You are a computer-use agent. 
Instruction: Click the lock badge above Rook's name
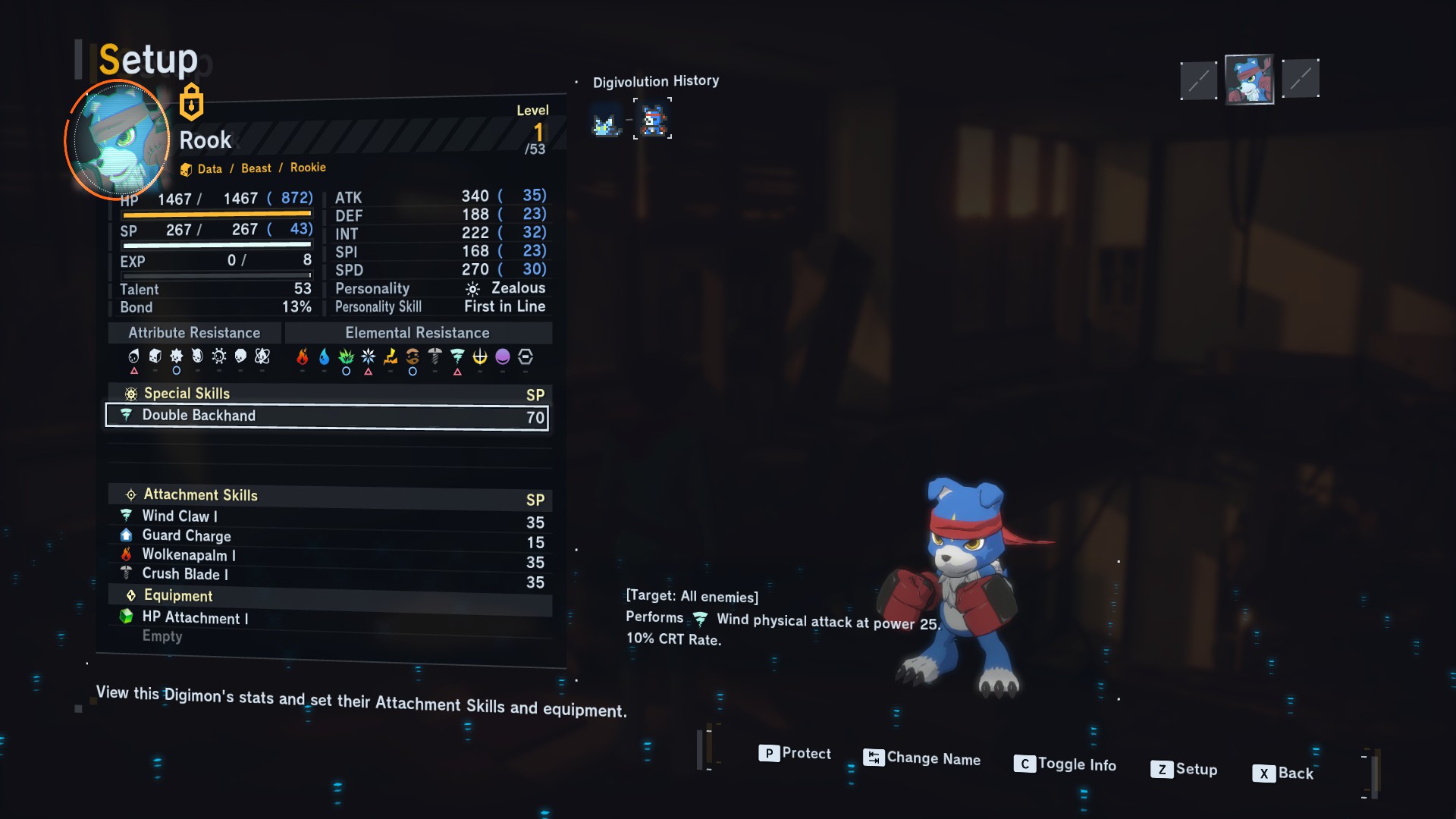(191, 102)
